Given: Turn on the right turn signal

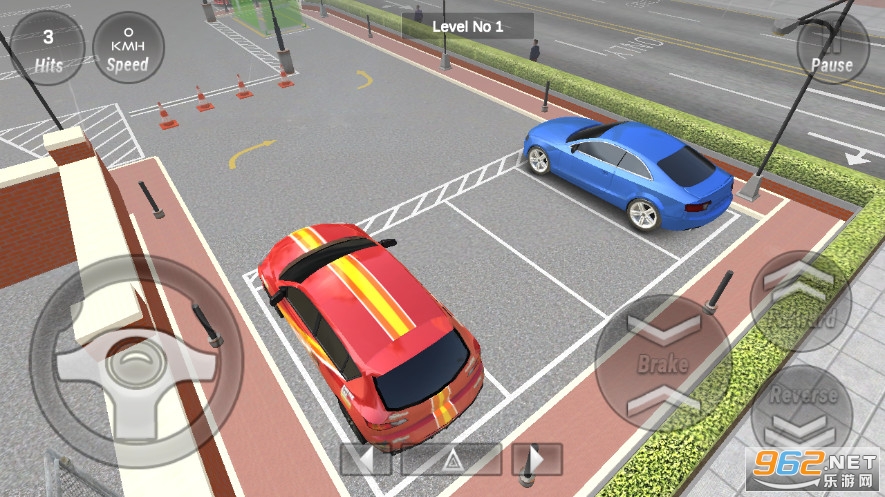Looking at the screenshot, I should point(537,459).
